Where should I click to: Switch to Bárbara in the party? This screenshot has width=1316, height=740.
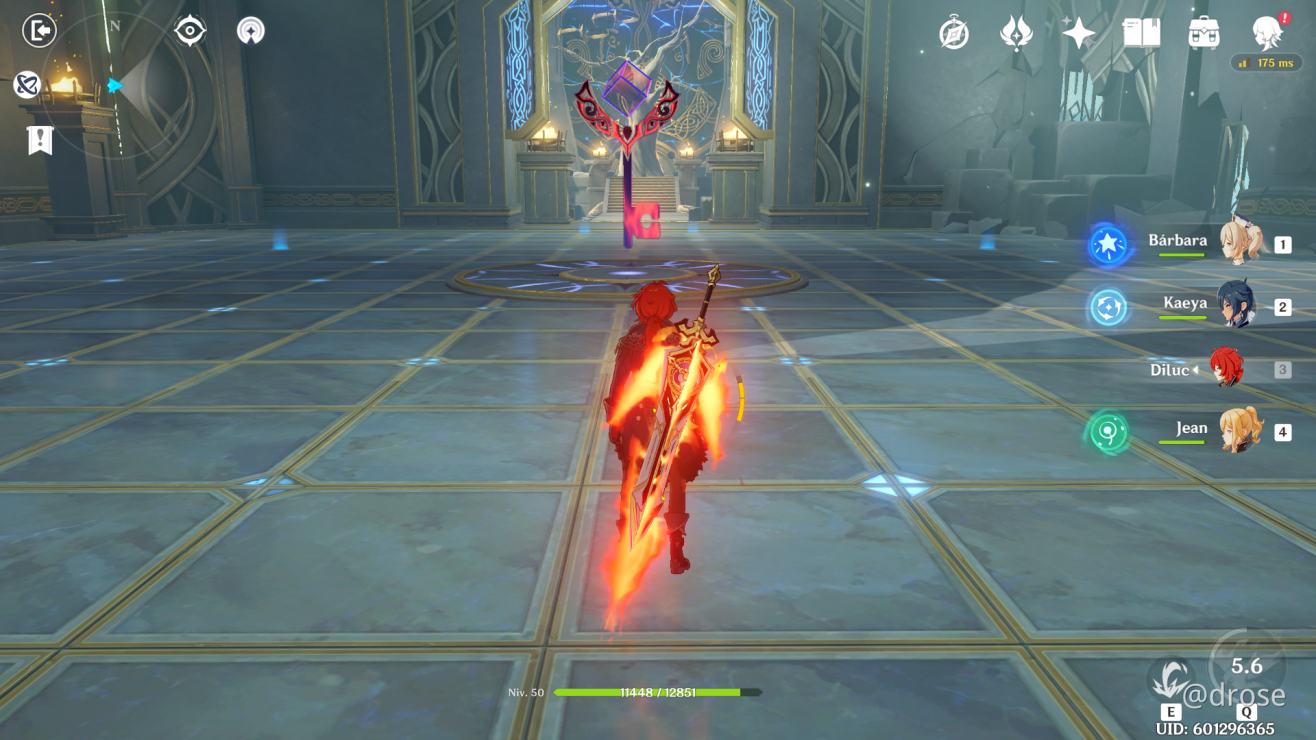click(1241, 244)
